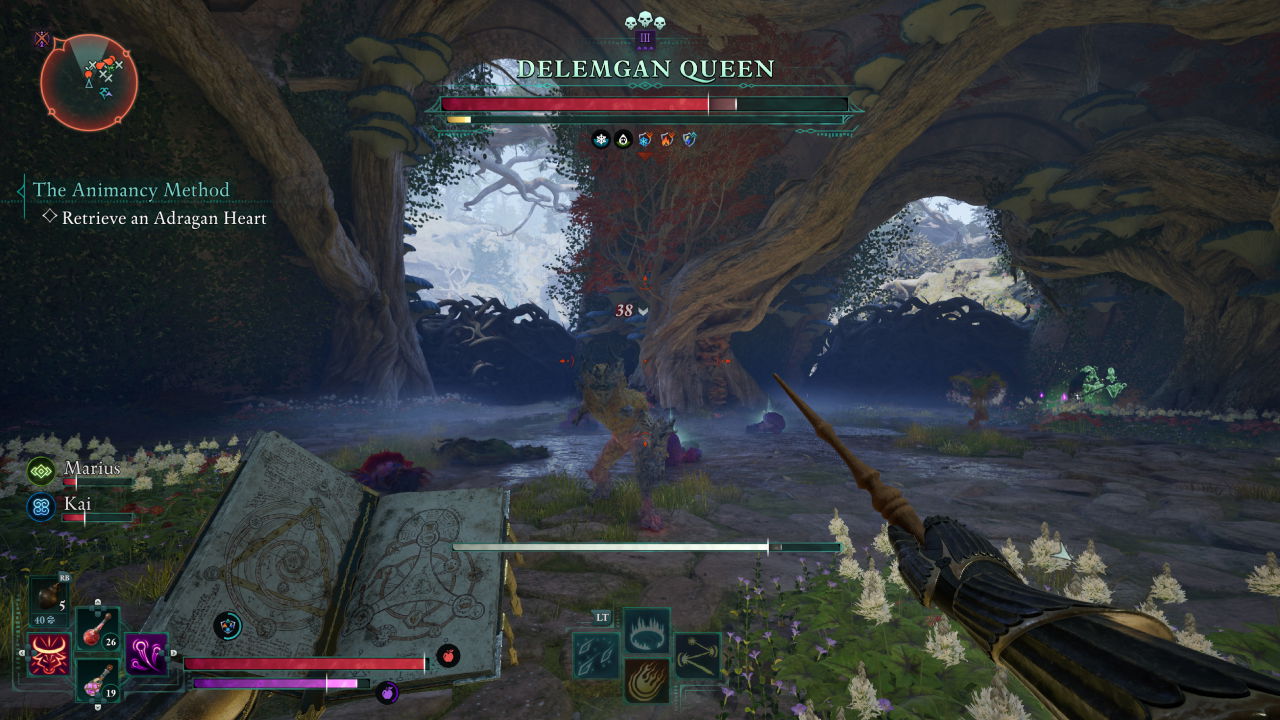Click the circular minimap
The height and width of the screenshot is (720, 1280).
point(89,82)
